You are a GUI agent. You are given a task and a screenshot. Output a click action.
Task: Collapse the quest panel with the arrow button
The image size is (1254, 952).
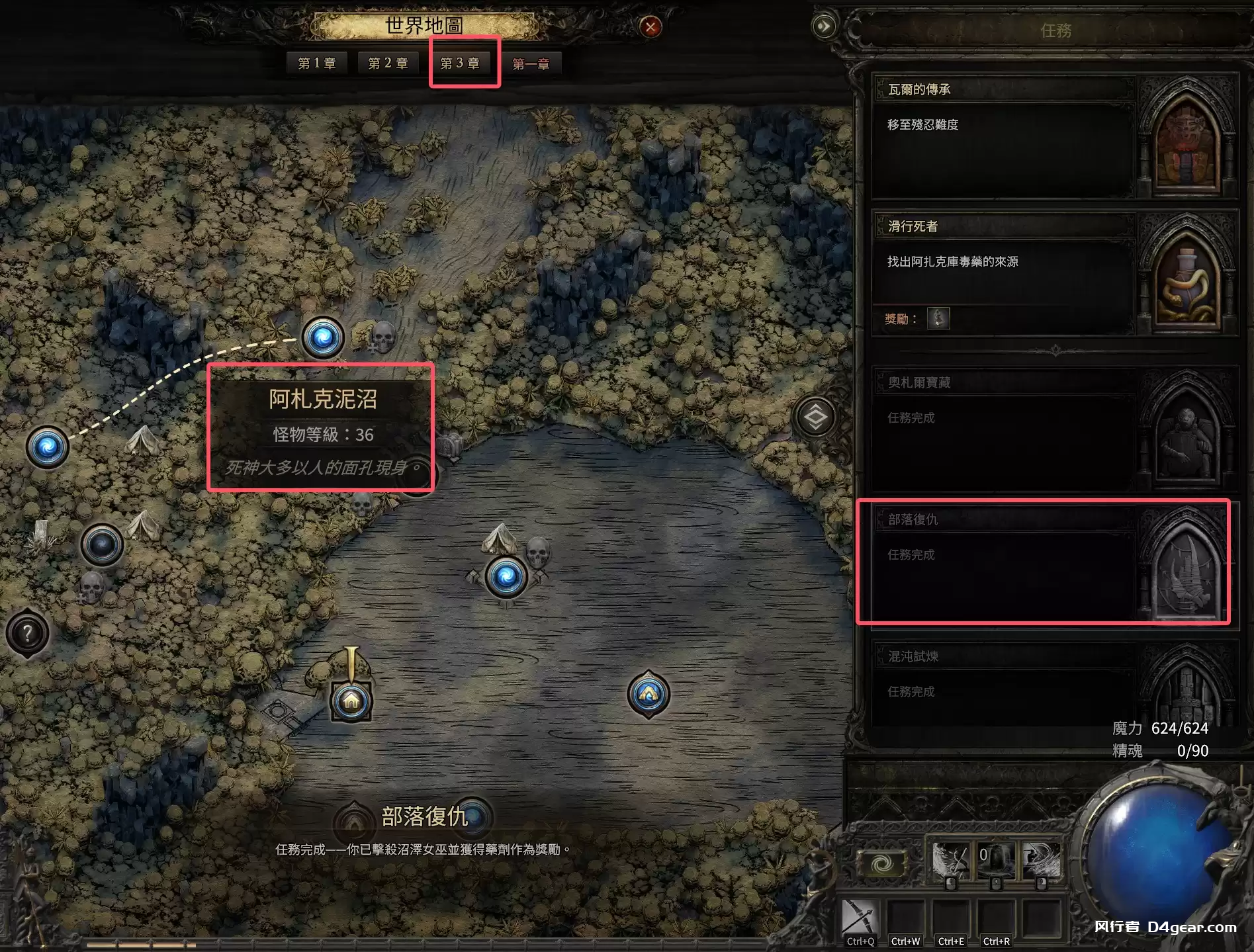click(x=824, y=26)
